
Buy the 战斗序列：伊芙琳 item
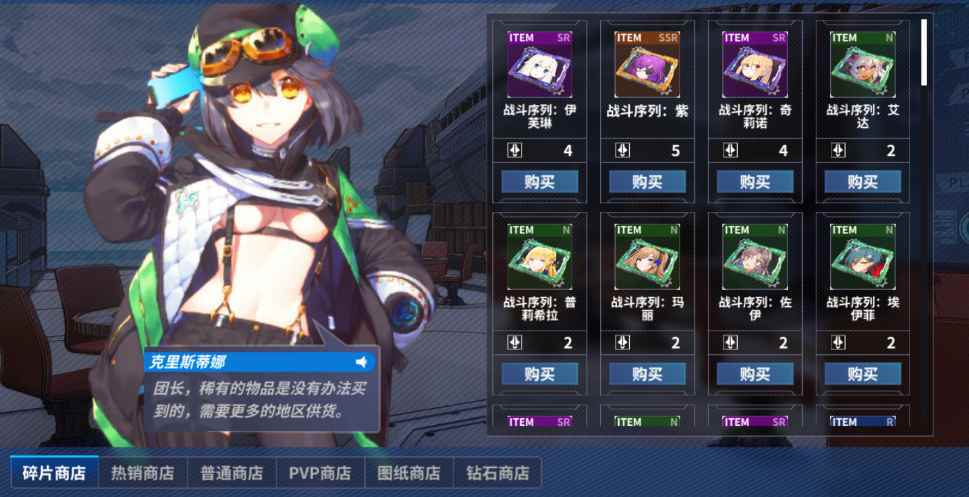pos(540,181)
